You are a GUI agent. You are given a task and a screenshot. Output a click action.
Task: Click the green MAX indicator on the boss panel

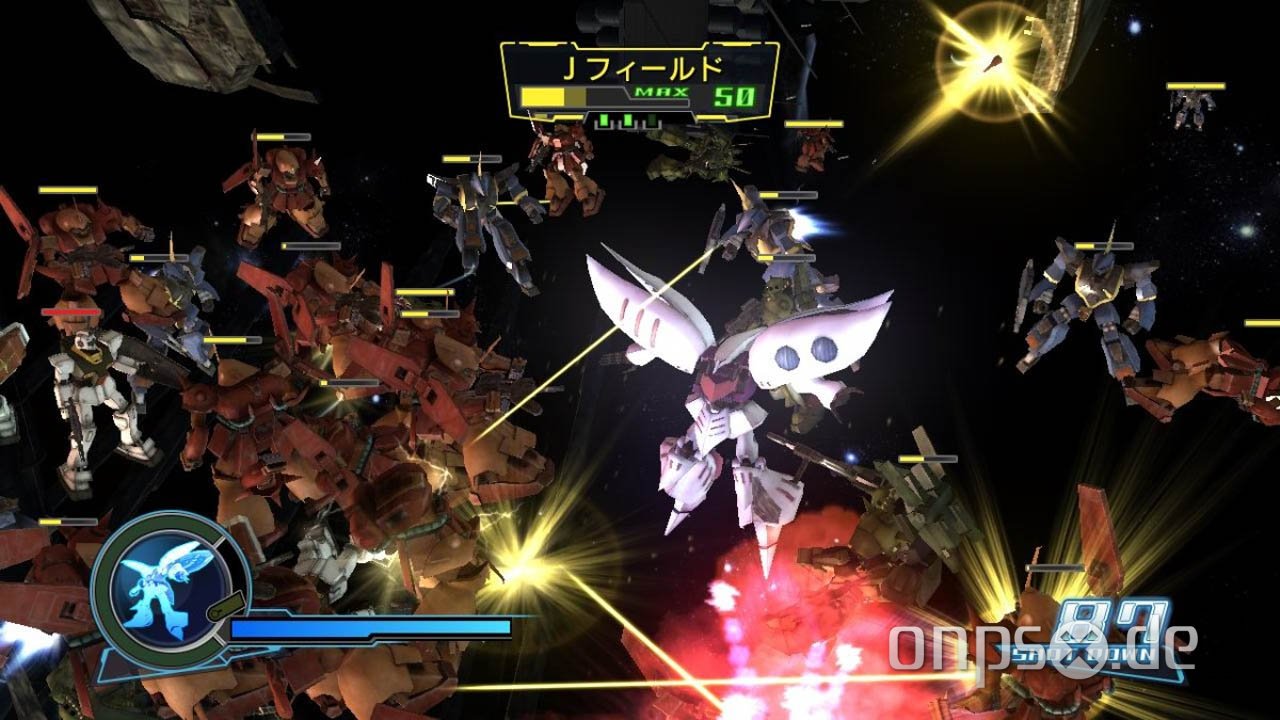tap(661, 91)
